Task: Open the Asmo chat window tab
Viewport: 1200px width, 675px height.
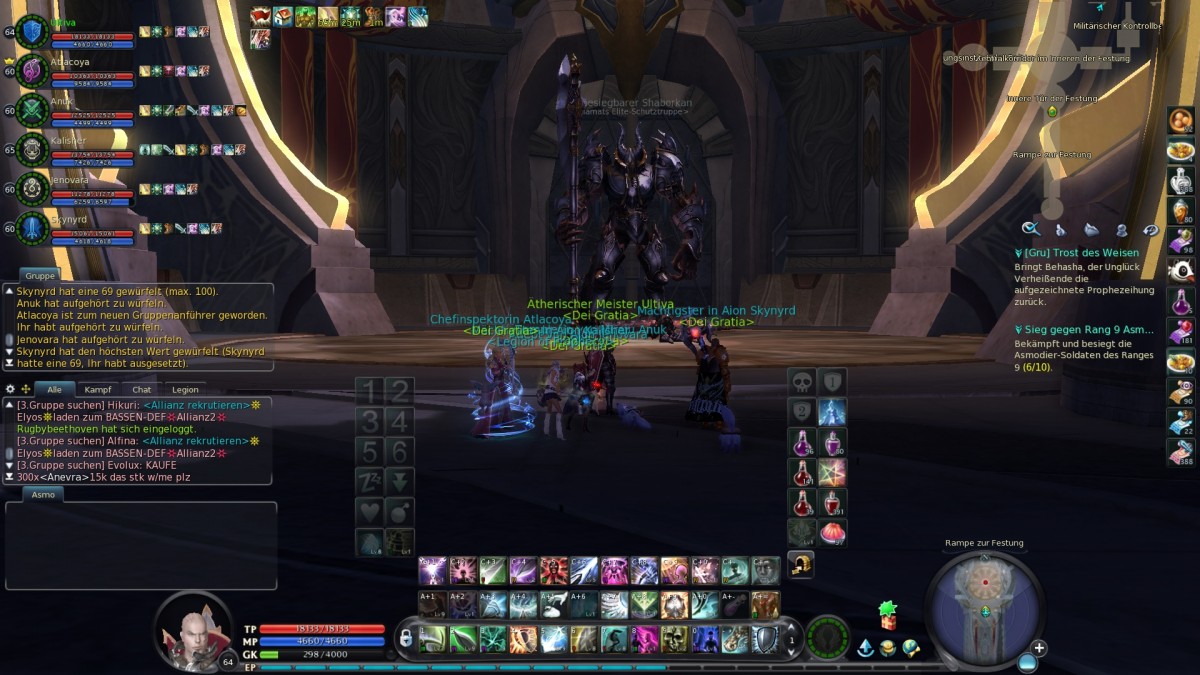Action: (43, 494)
